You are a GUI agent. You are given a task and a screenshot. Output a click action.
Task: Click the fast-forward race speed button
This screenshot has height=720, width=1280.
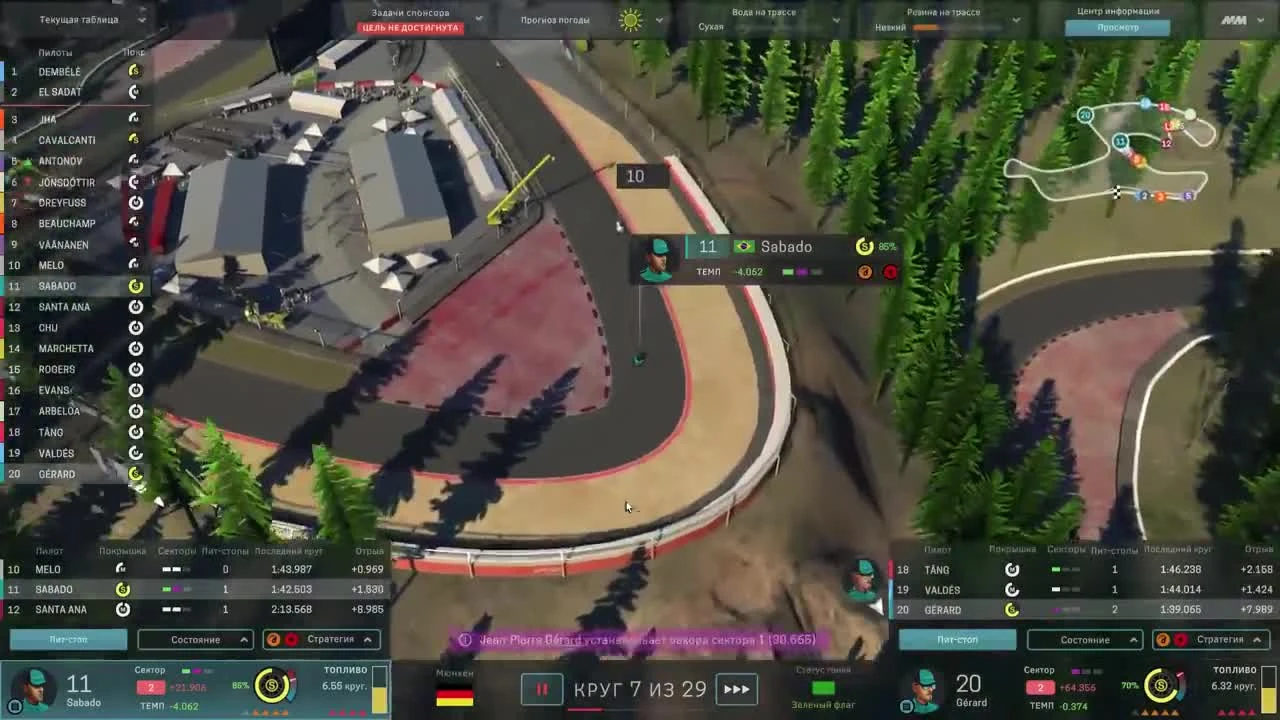(737, 689)
